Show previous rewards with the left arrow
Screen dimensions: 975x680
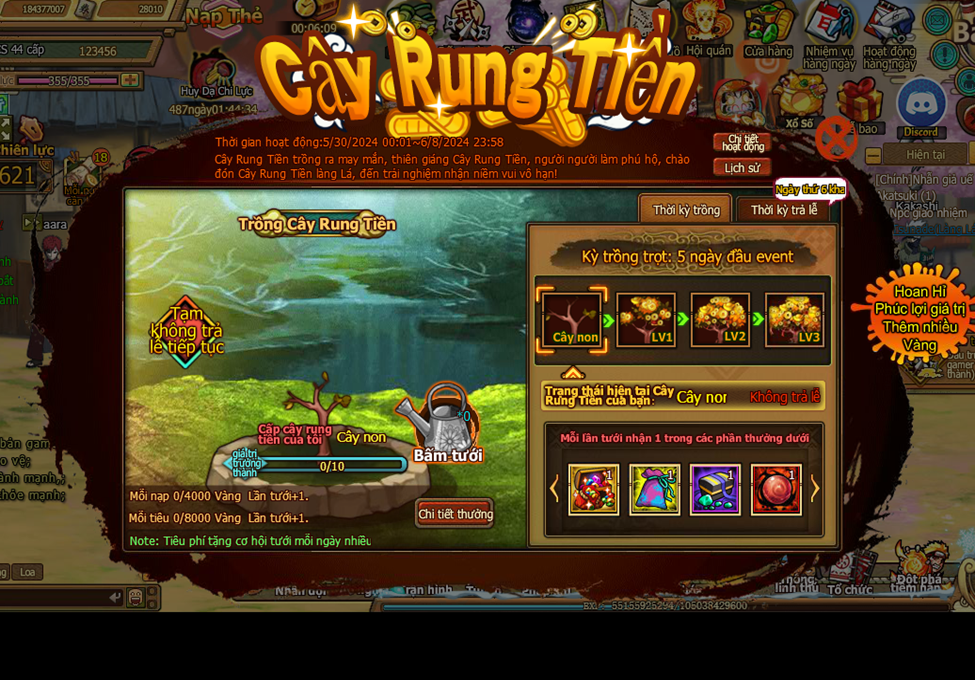click(x=555, y=489)
